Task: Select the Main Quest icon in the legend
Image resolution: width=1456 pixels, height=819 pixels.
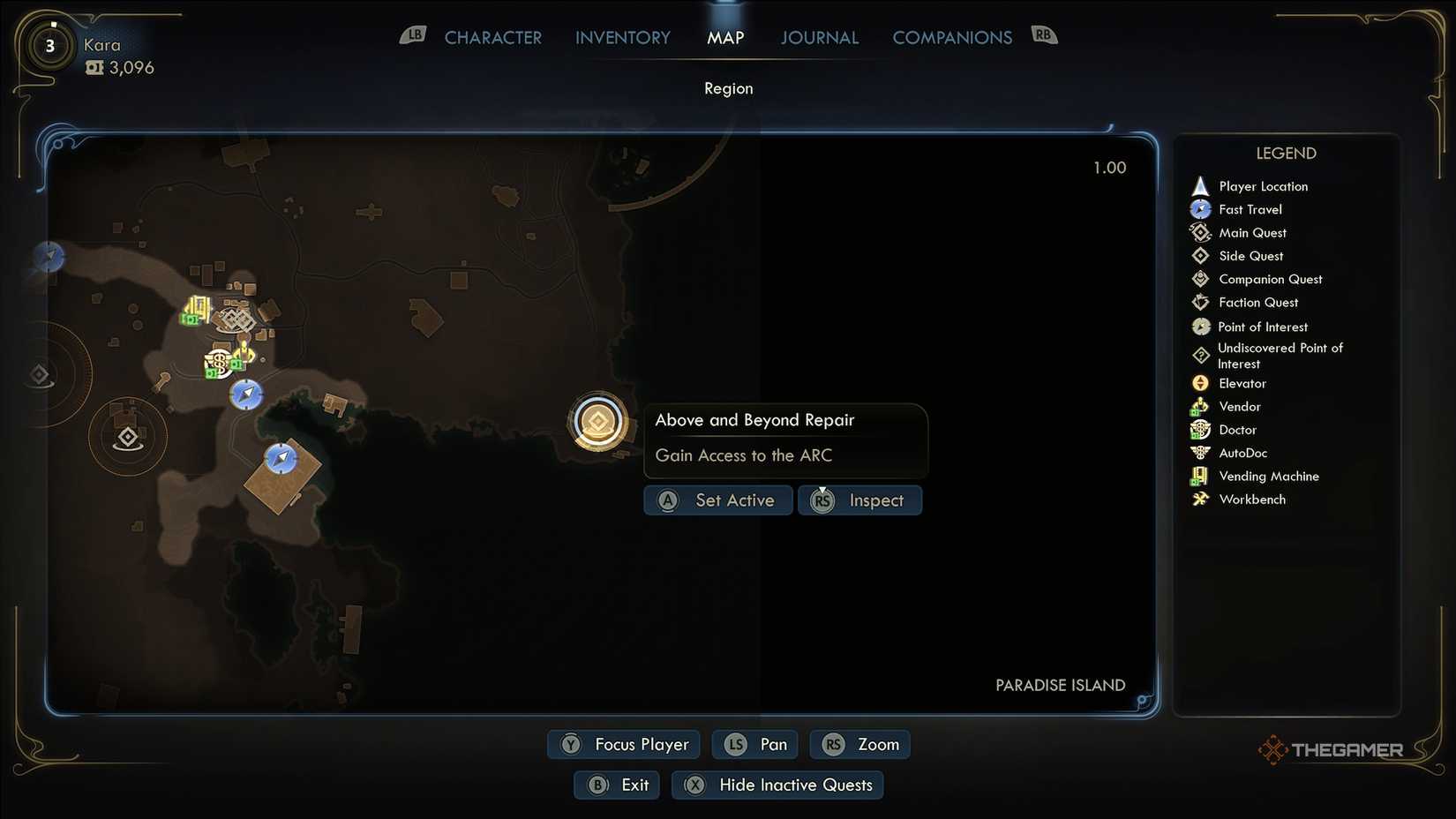Action: coord(1200,232)
